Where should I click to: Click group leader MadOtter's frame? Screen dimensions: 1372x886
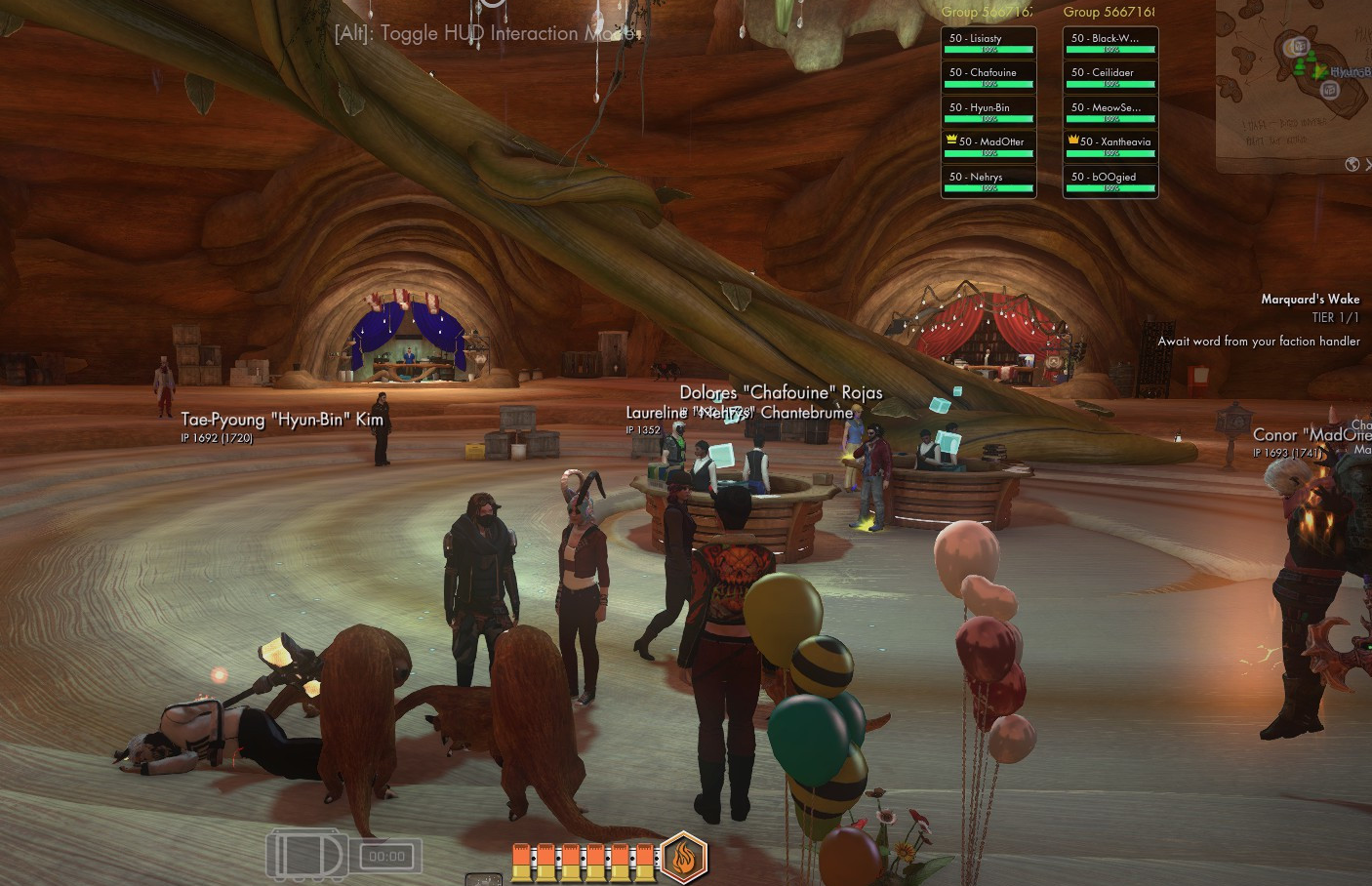click(988, 145)
